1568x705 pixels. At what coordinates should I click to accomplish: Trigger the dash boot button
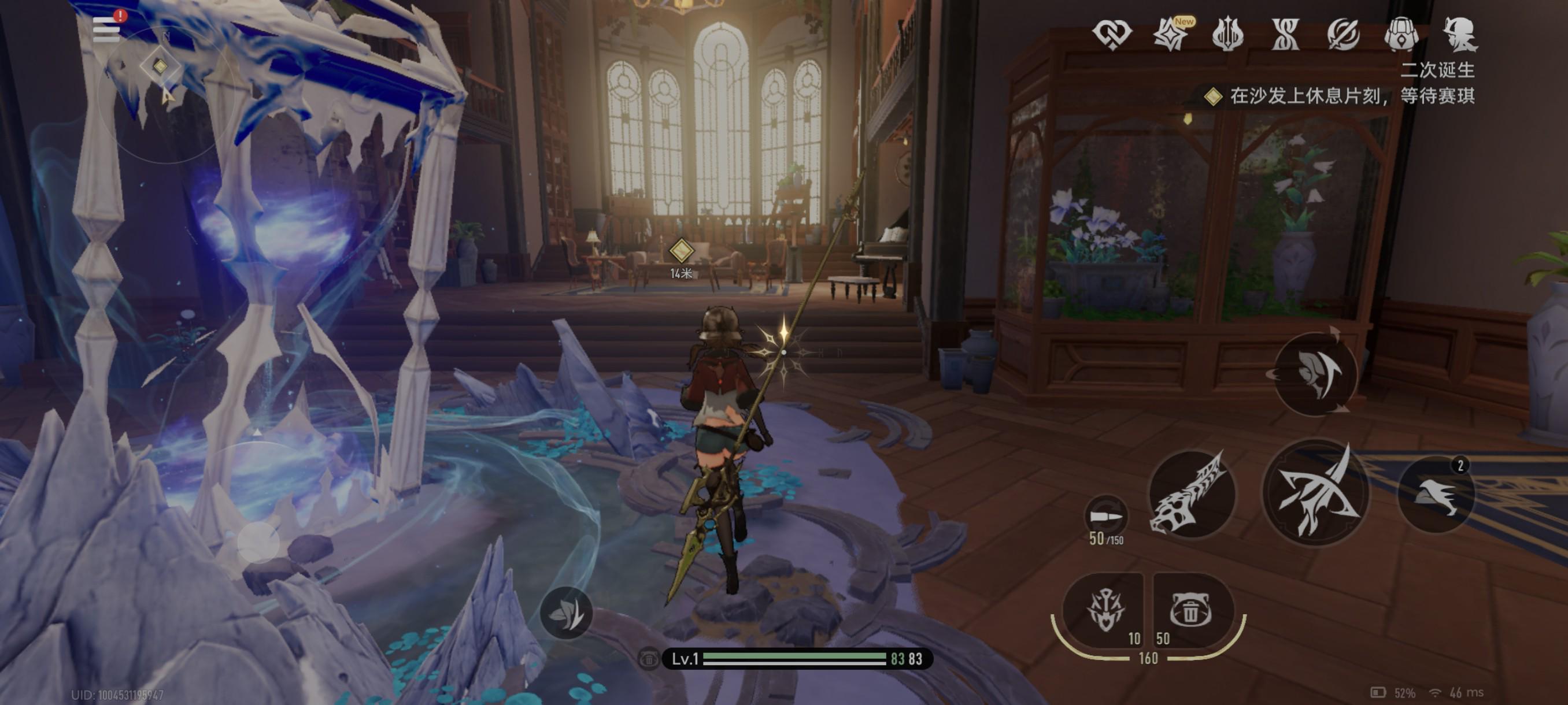pos(1436,494)
